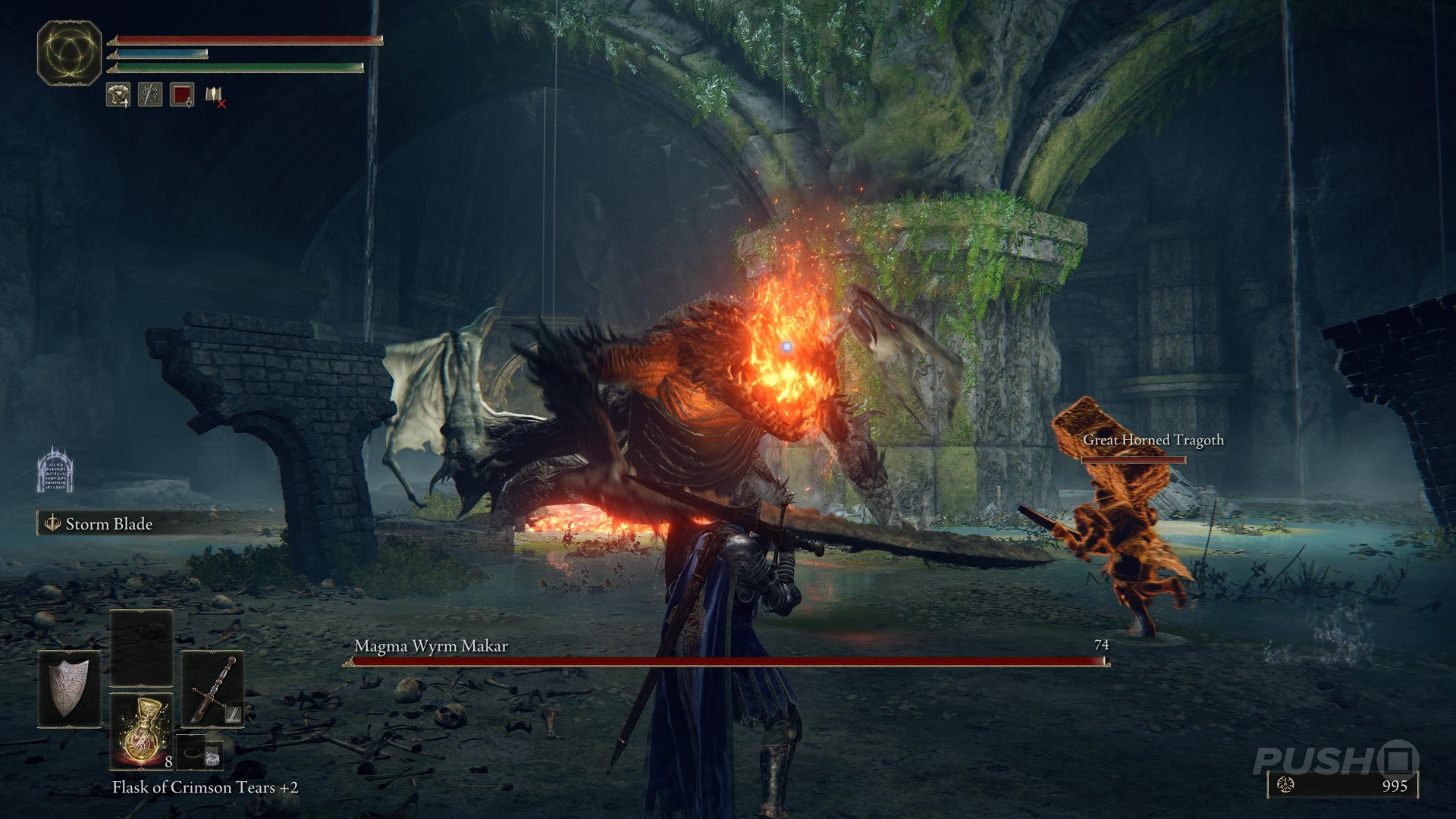Image resolution: width=1456 pixels, height=819 pixels.
Task: Inspect the red square debuff icon
Action: coord(182,95)
